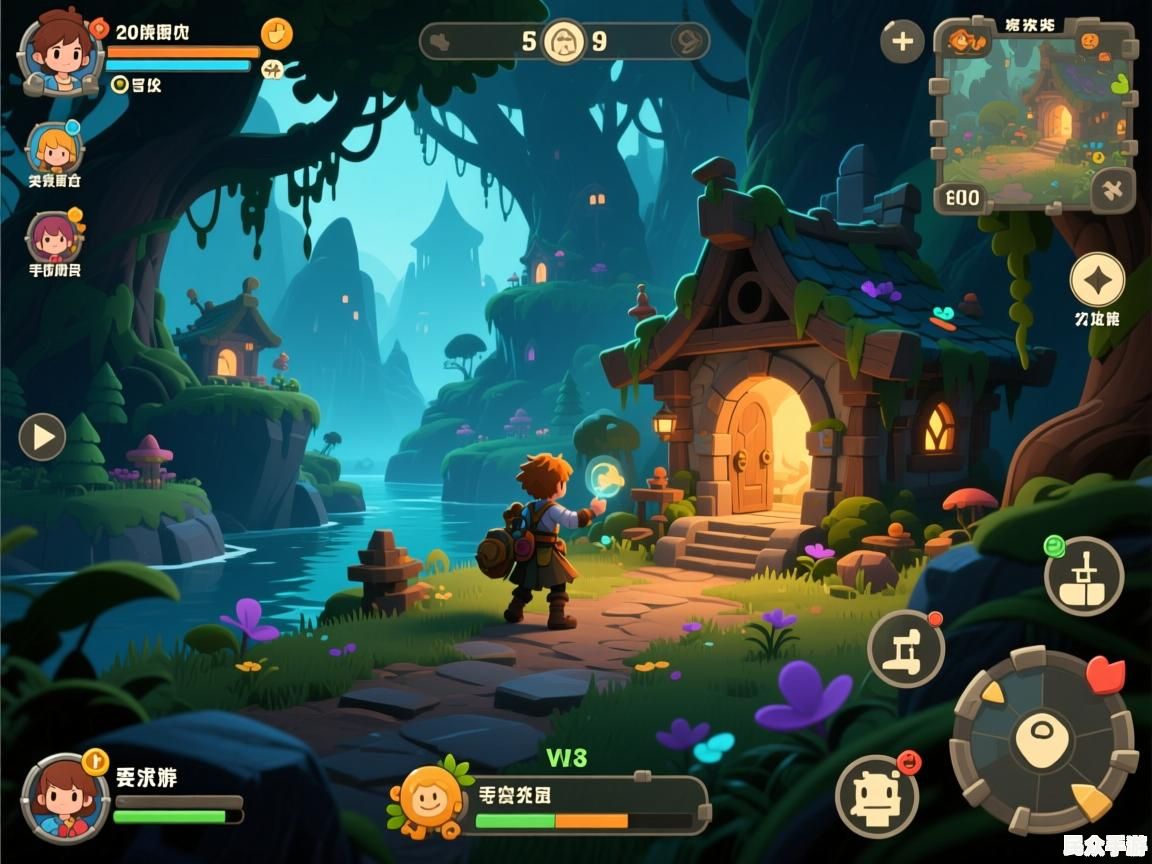The width and height of the screenshot is (1152, 864).
Task: Click the red leaf marker on the action wheel
Action: 1104,674
